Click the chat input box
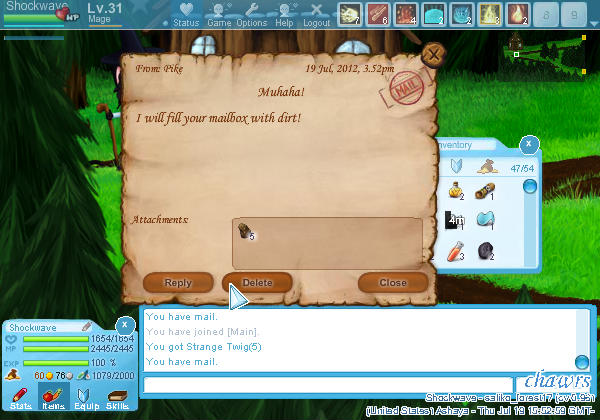This screenshot has height=420, width=600. pos(328,385)
